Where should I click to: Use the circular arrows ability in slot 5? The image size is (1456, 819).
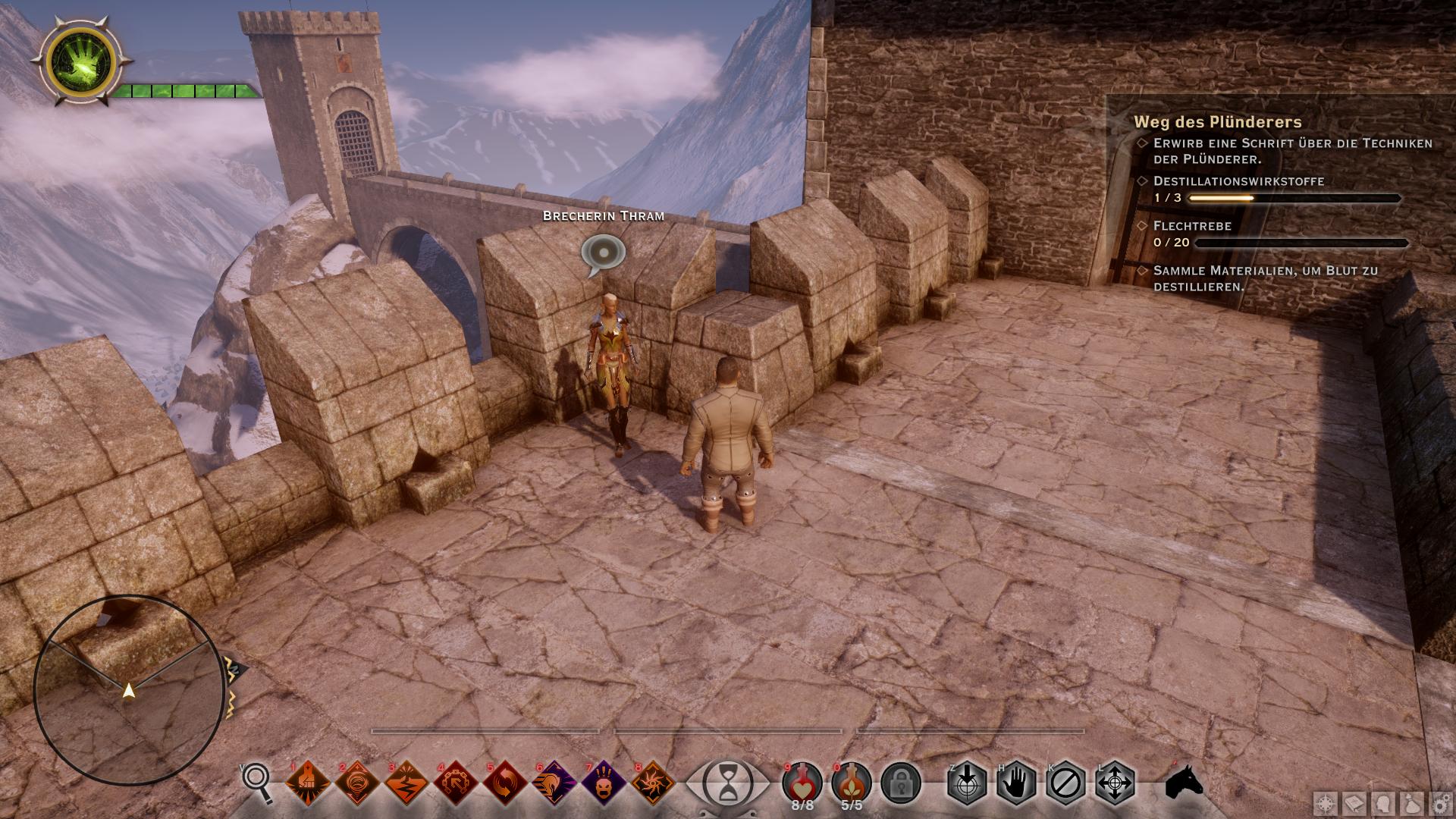pyautogui.click(x=505, y=783)
